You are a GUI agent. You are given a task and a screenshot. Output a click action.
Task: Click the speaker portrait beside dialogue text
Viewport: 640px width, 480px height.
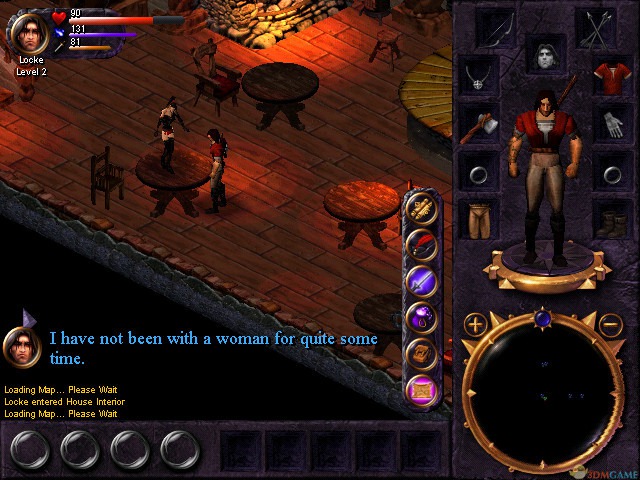pyautogui.click(x=21, y=345)
